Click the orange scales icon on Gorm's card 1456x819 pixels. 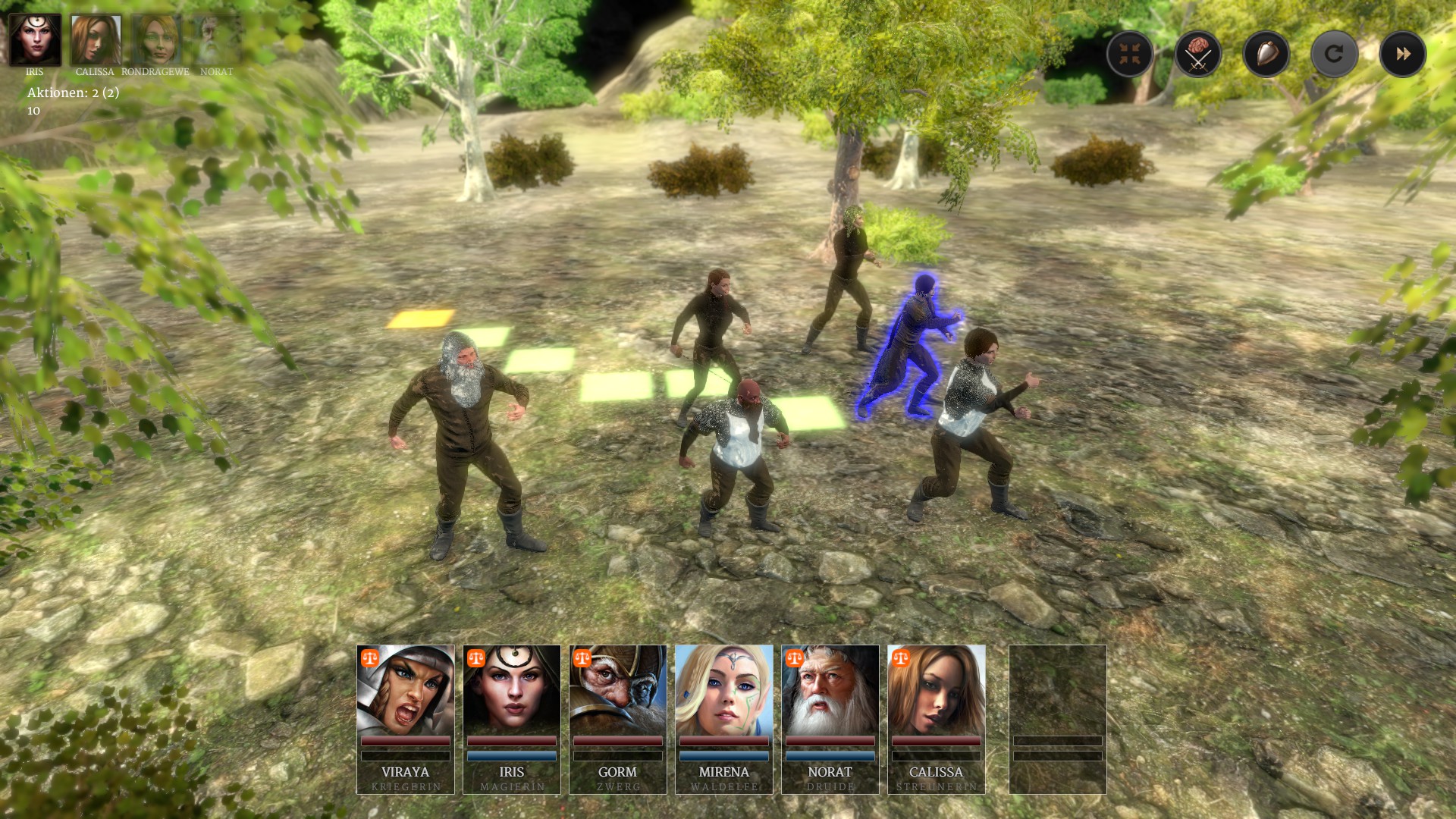(582, 658)
